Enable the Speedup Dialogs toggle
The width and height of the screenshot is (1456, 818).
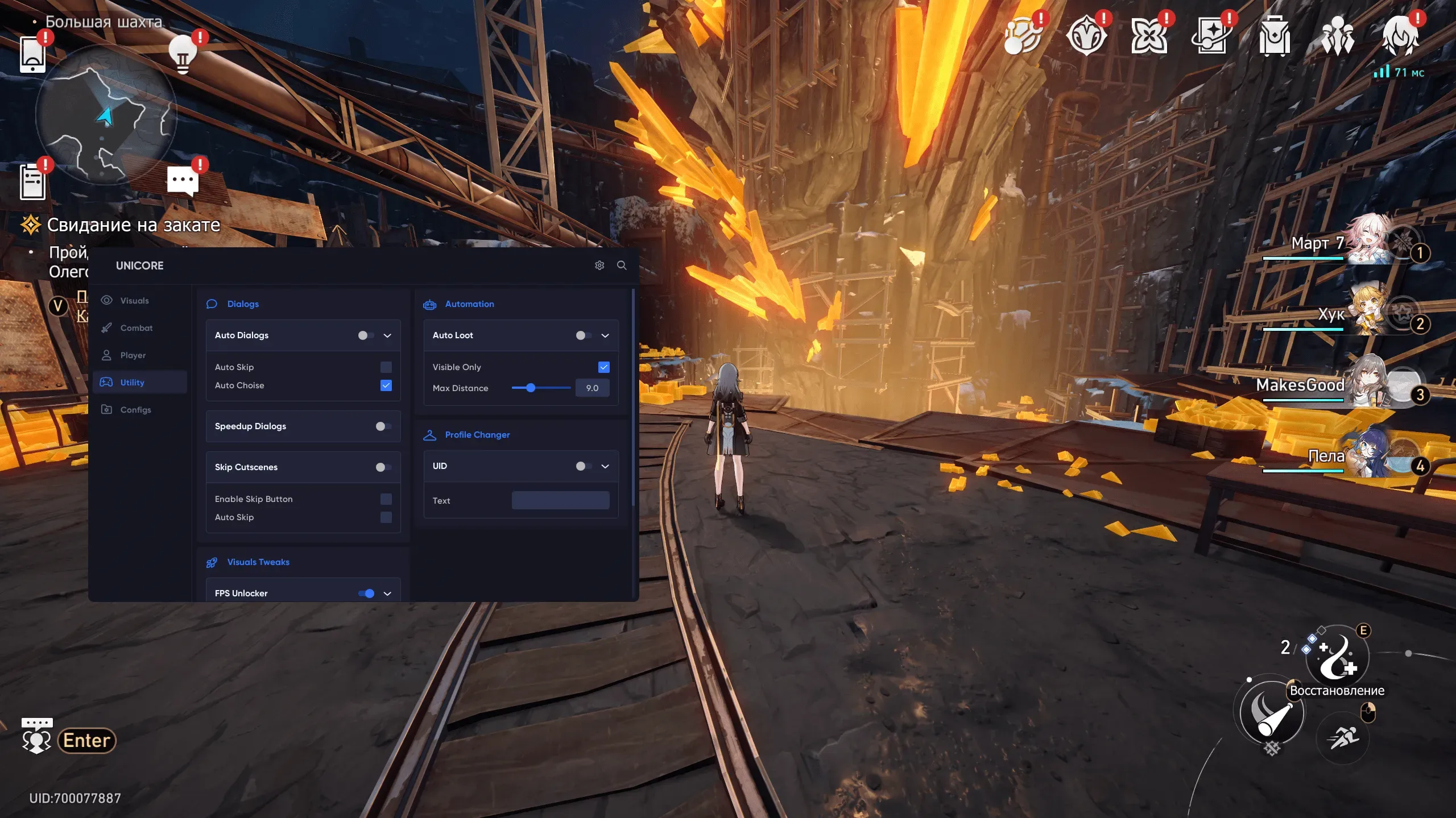[383, 426]
